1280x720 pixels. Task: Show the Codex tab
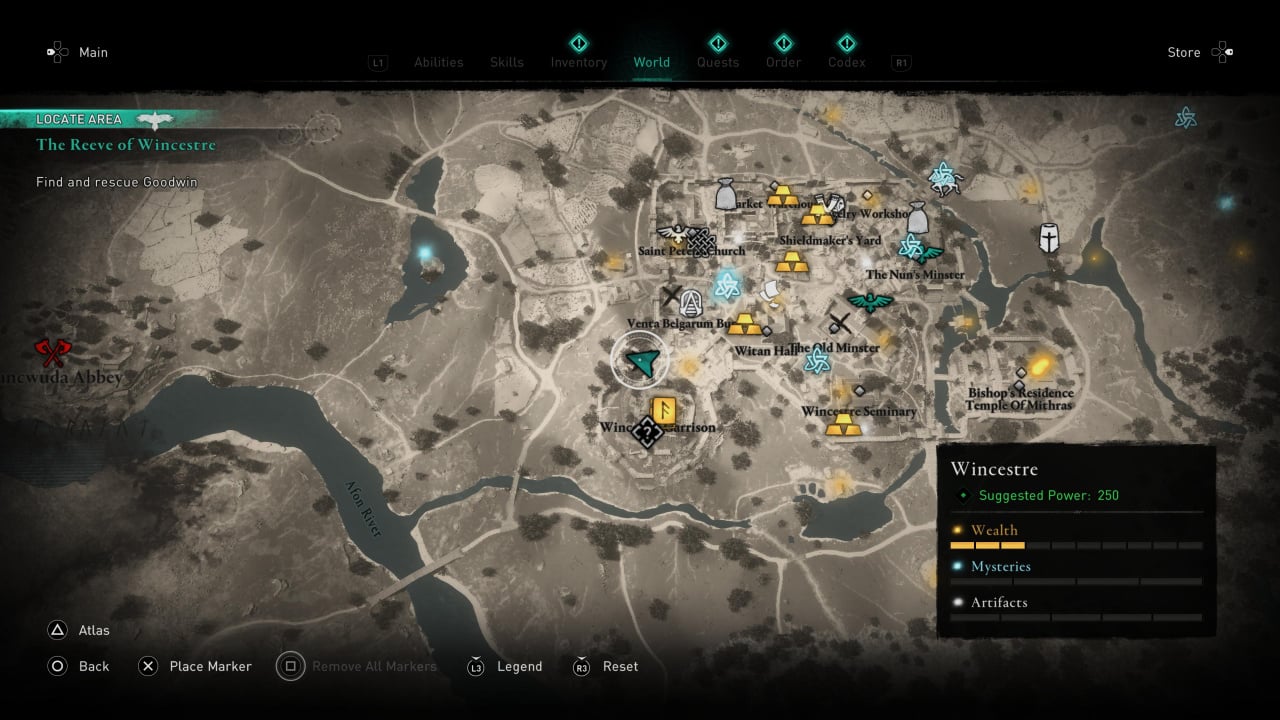tap(846, 62)
